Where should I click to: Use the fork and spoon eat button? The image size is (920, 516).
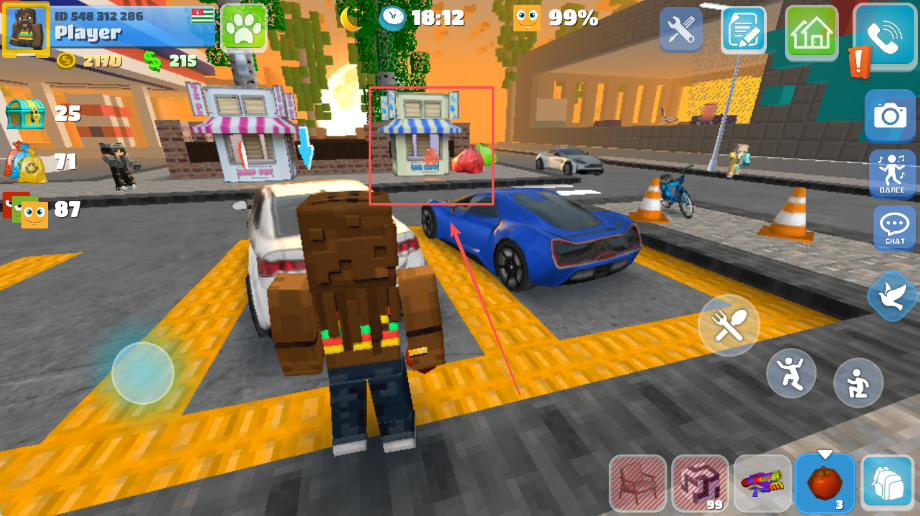(729, 326)
